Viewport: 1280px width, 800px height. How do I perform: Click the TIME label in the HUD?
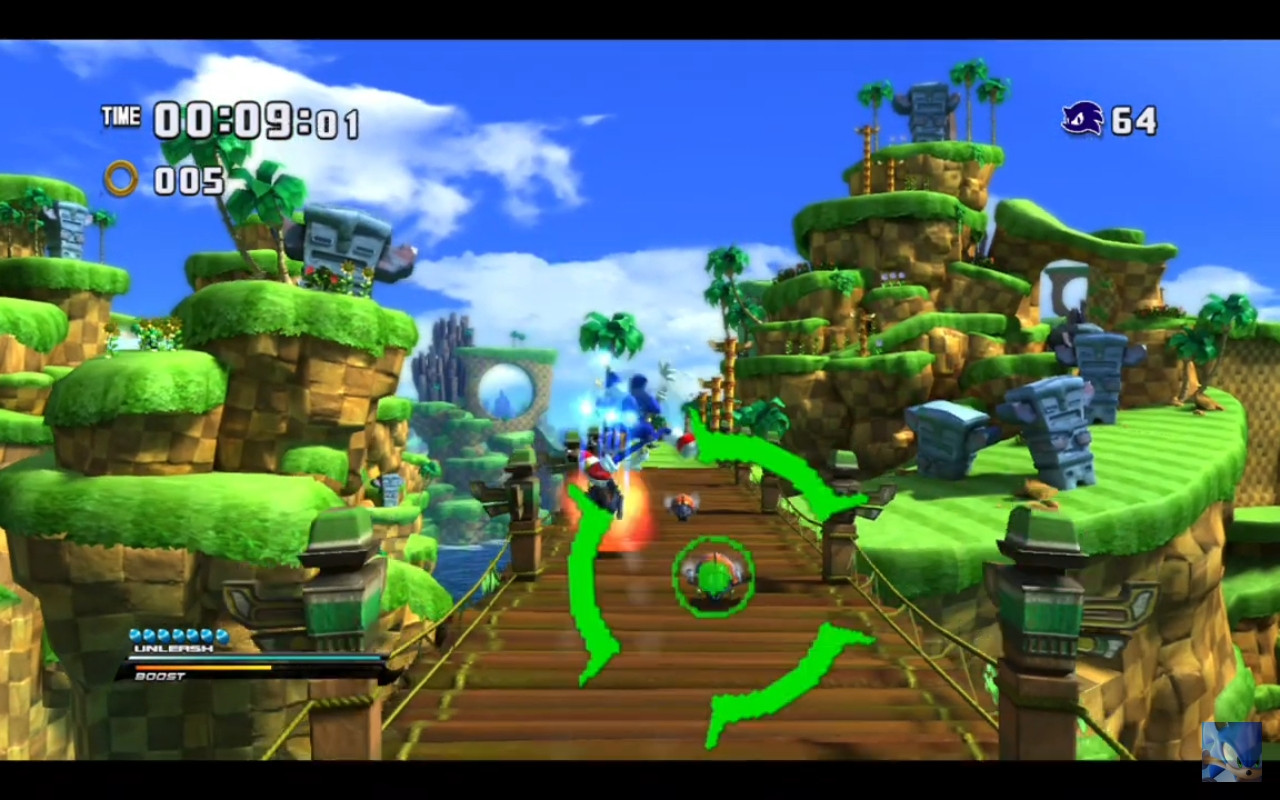coord(120,117)
